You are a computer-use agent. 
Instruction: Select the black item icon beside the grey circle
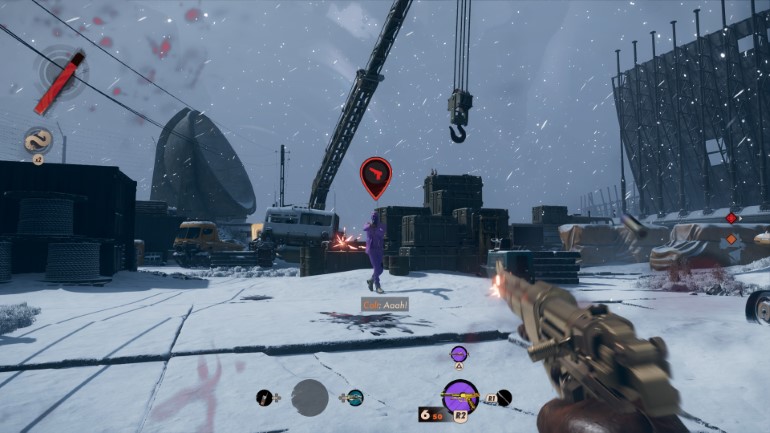click(265, 397)
